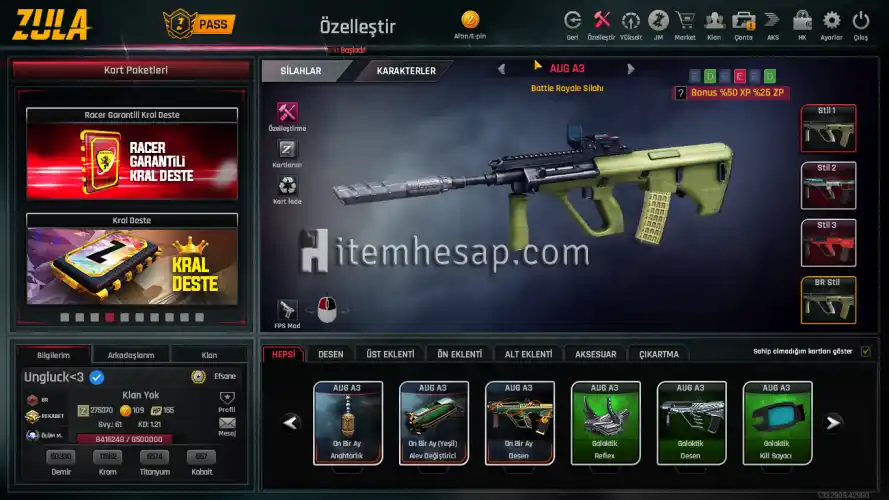Image resolution: width=889 pixels, height=500 pixels.
Task: Show the Aksesuar card filter tab
Action: (596, 354)
